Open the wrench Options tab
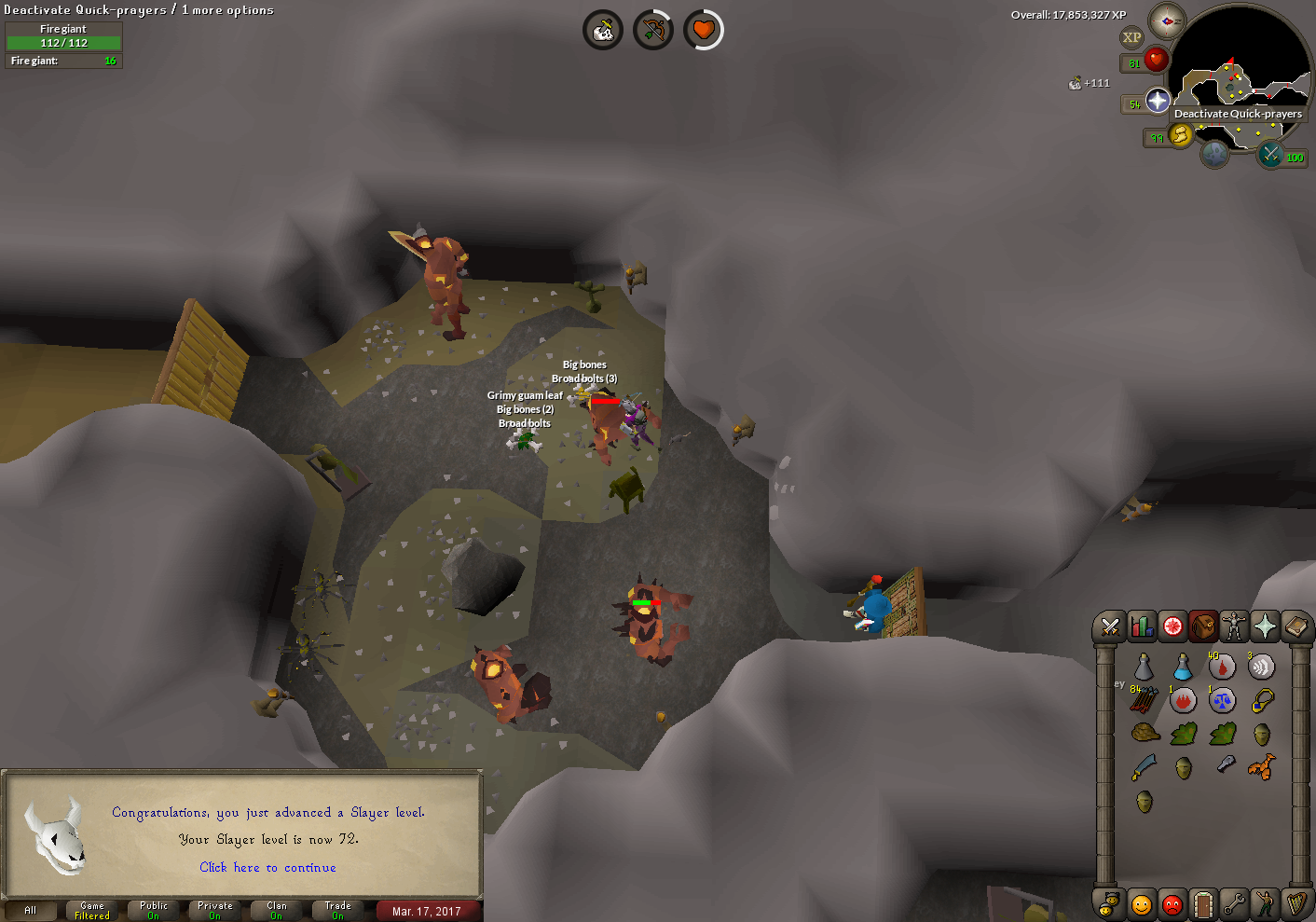1316x922 pixels. pyautogui.click(x=1234, y=903)
